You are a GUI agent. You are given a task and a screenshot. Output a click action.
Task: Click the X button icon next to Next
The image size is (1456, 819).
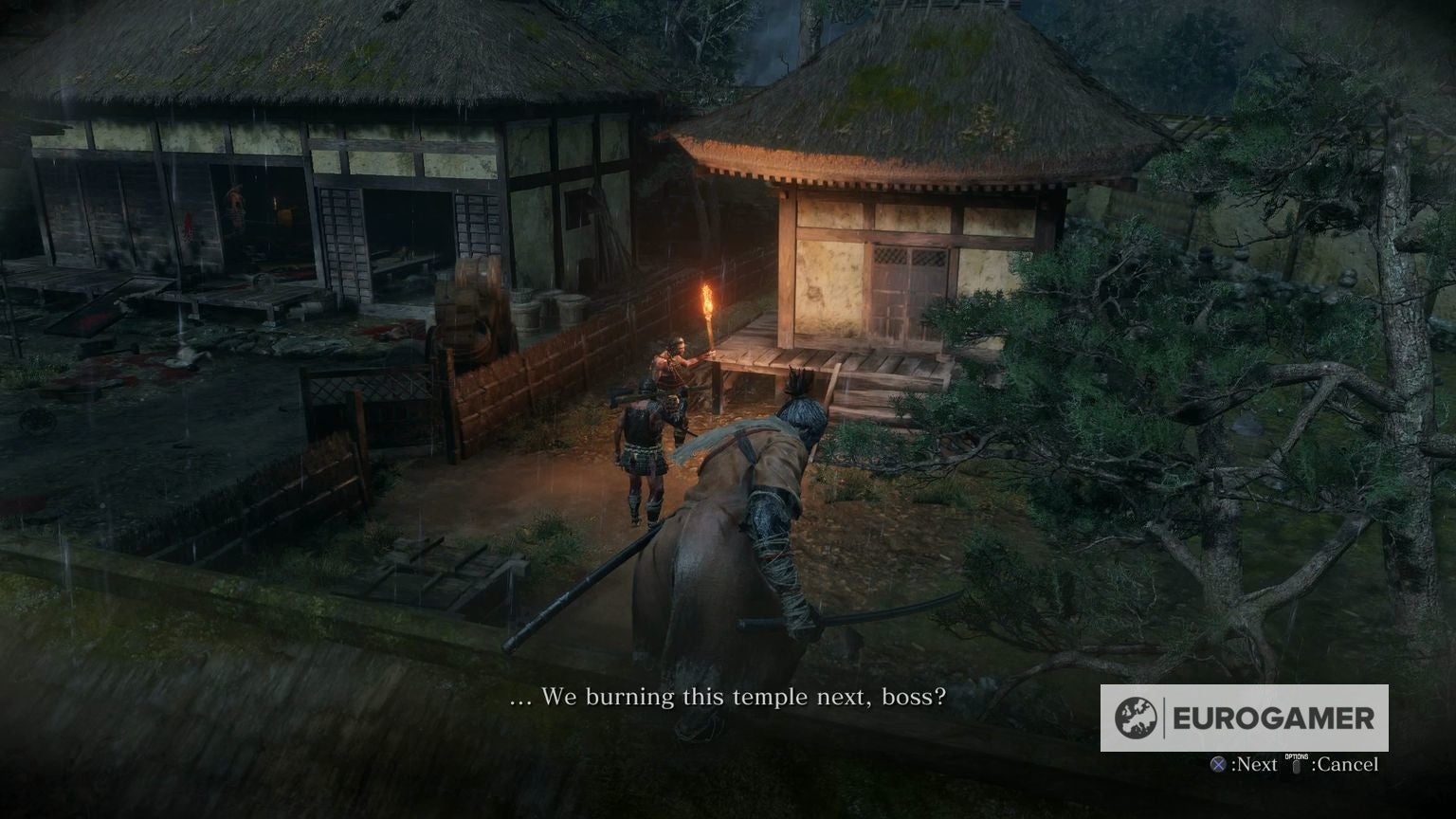pos(1218,764)
